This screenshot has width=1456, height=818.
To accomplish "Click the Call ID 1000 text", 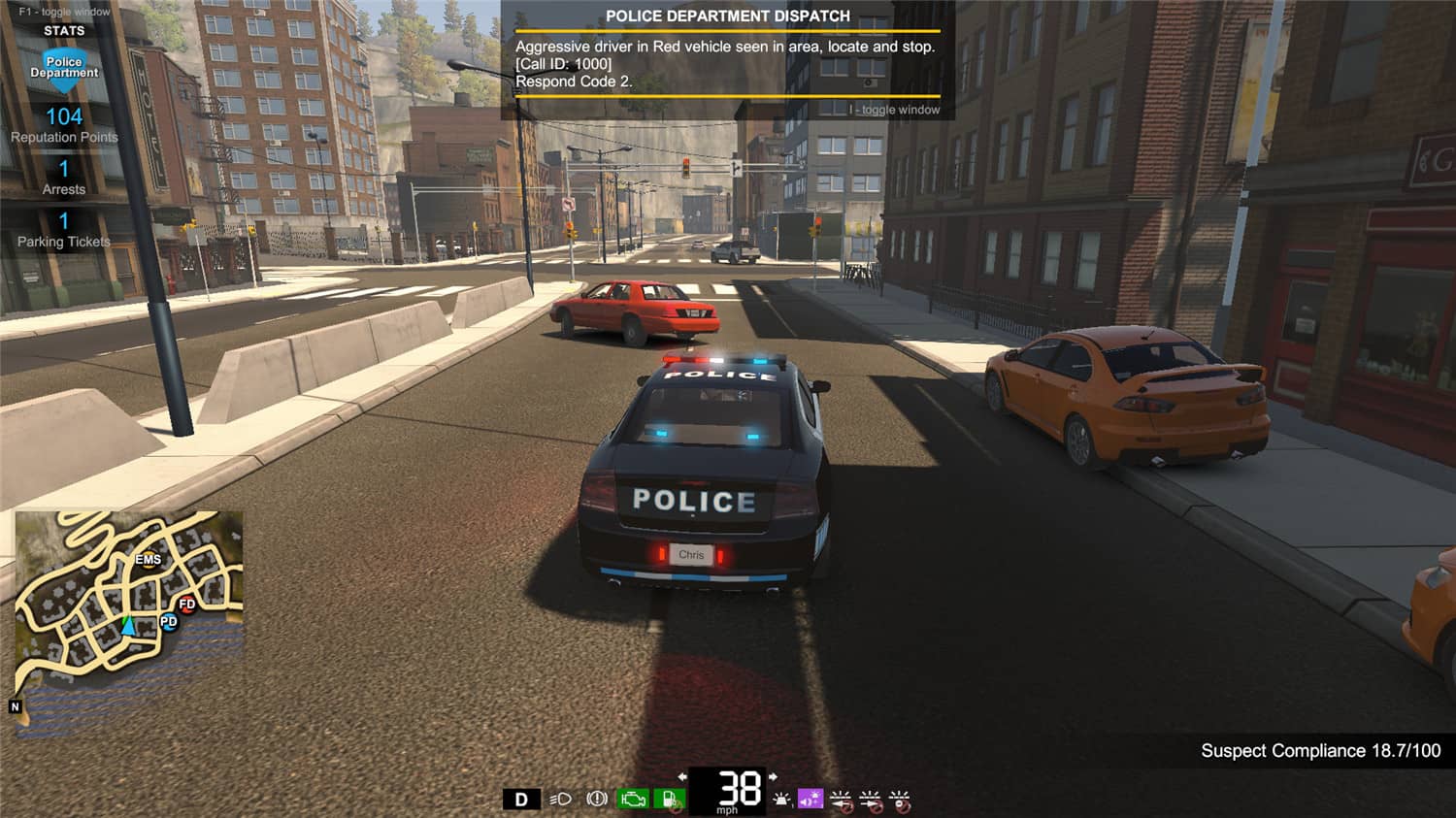I will point(561,63).
